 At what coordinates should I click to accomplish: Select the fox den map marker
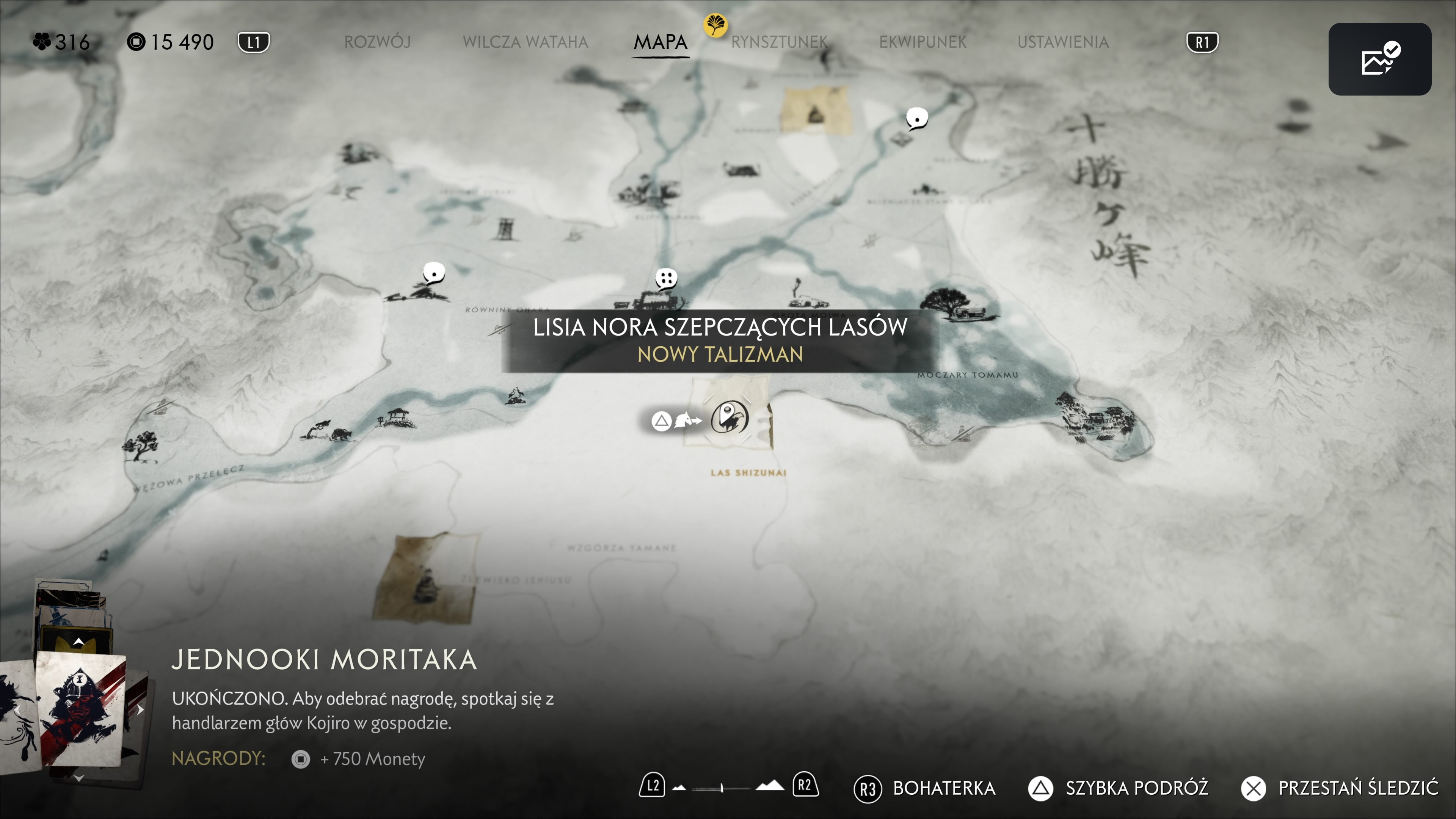coord(729,418)
